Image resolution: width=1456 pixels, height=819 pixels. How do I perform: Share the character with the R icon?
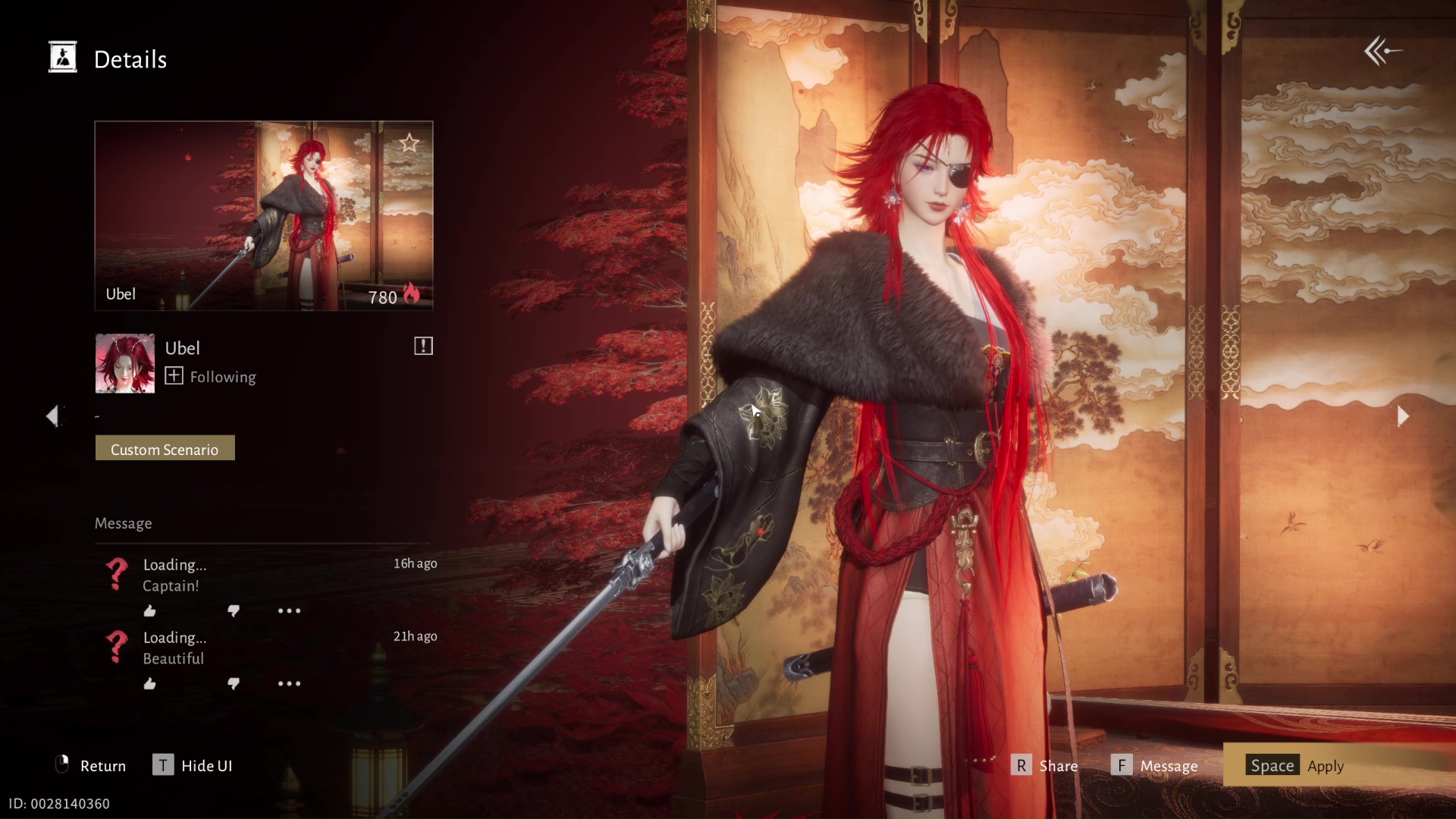pos(1021,765)
